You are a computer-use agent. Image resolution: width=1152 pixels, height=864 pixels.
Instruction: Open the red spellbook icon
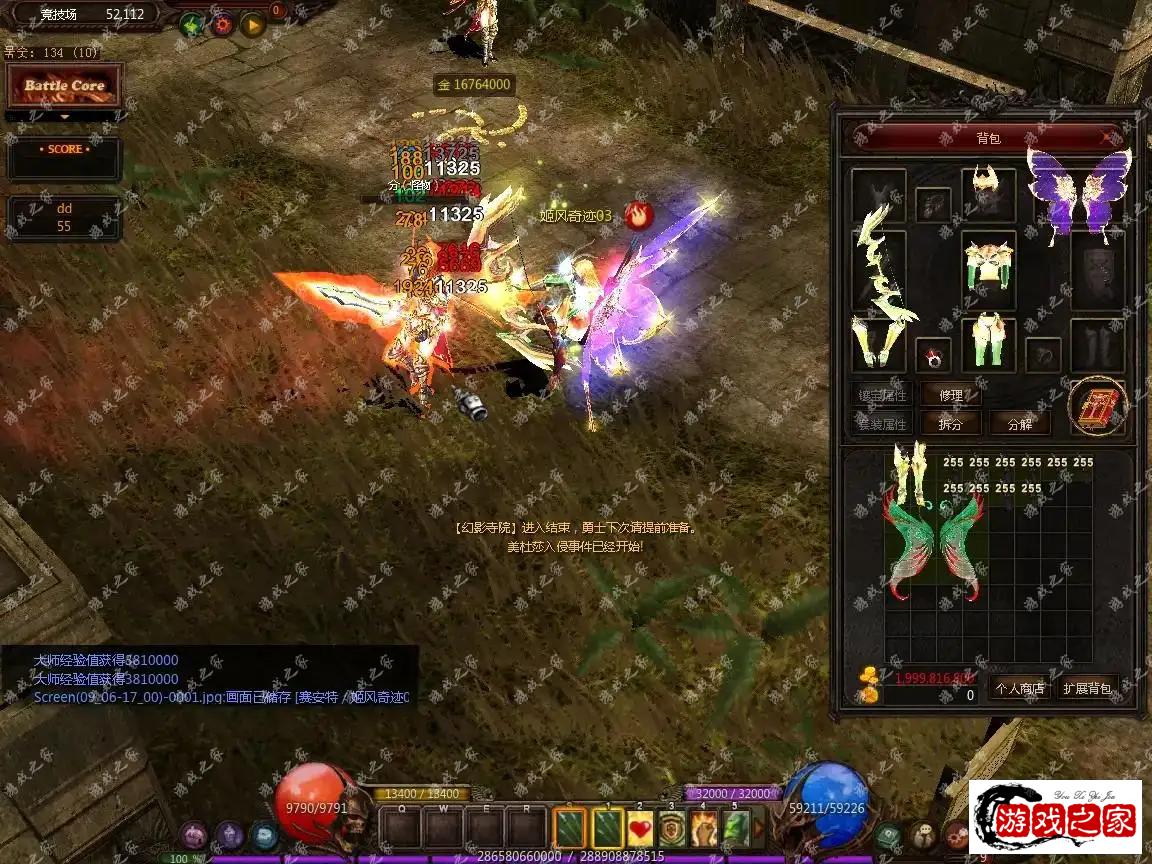(1097, 407)
